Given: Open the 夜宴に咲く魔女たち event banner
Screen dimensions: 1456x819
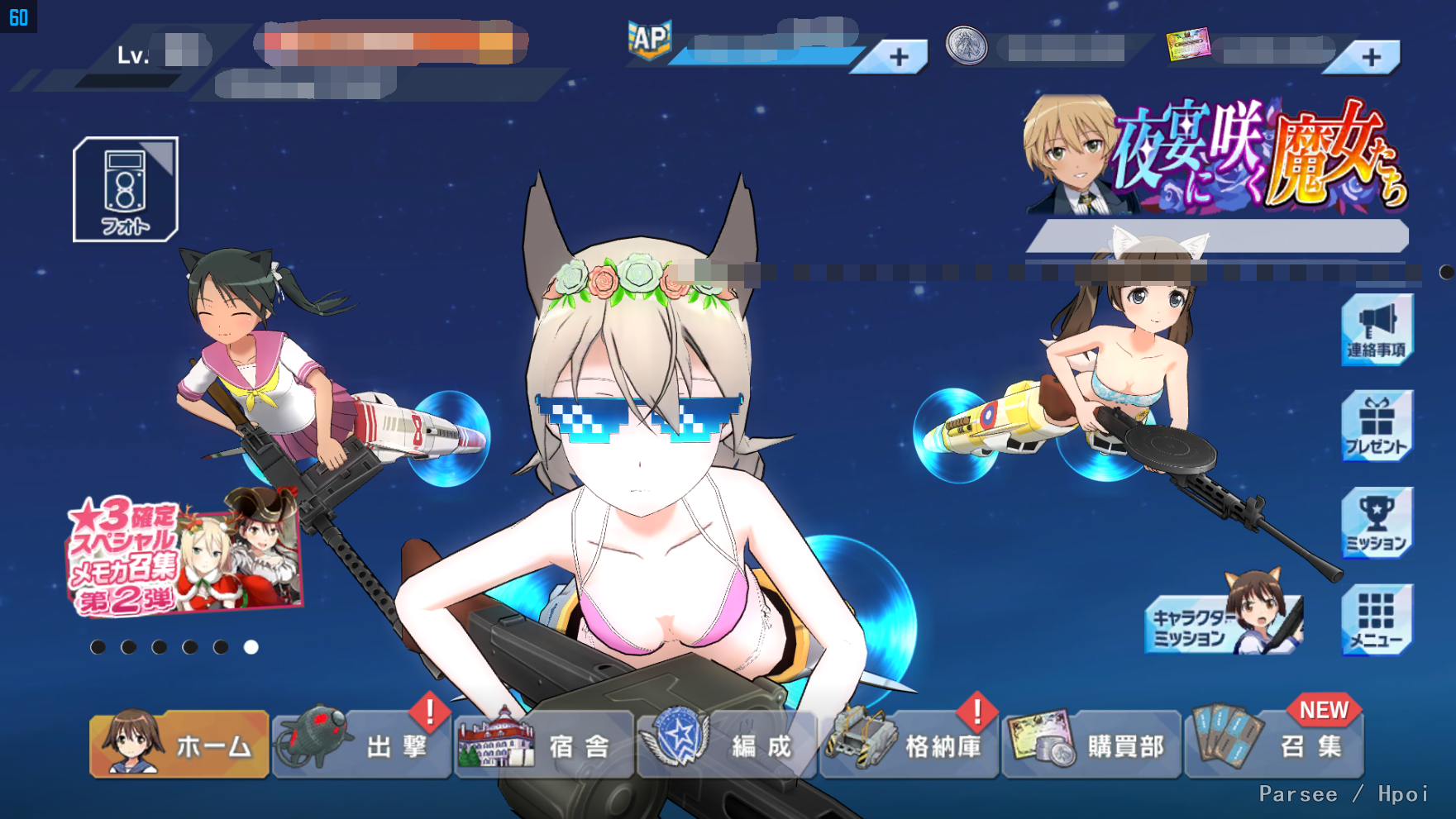Looking at the screenshot, I should coord(1215,157).
